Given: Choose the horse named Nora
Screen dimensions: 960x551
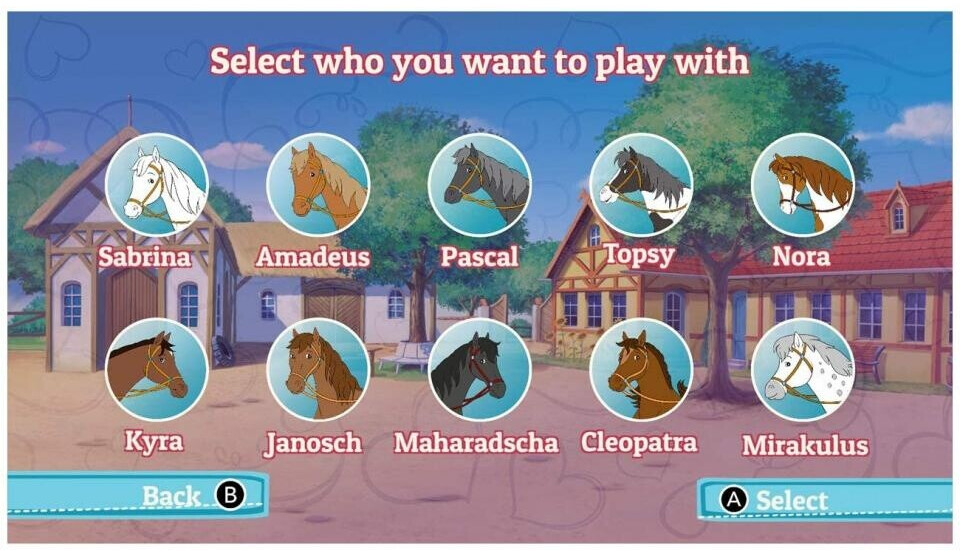Looking at the screenshot, I should click(x=802, y=185).
